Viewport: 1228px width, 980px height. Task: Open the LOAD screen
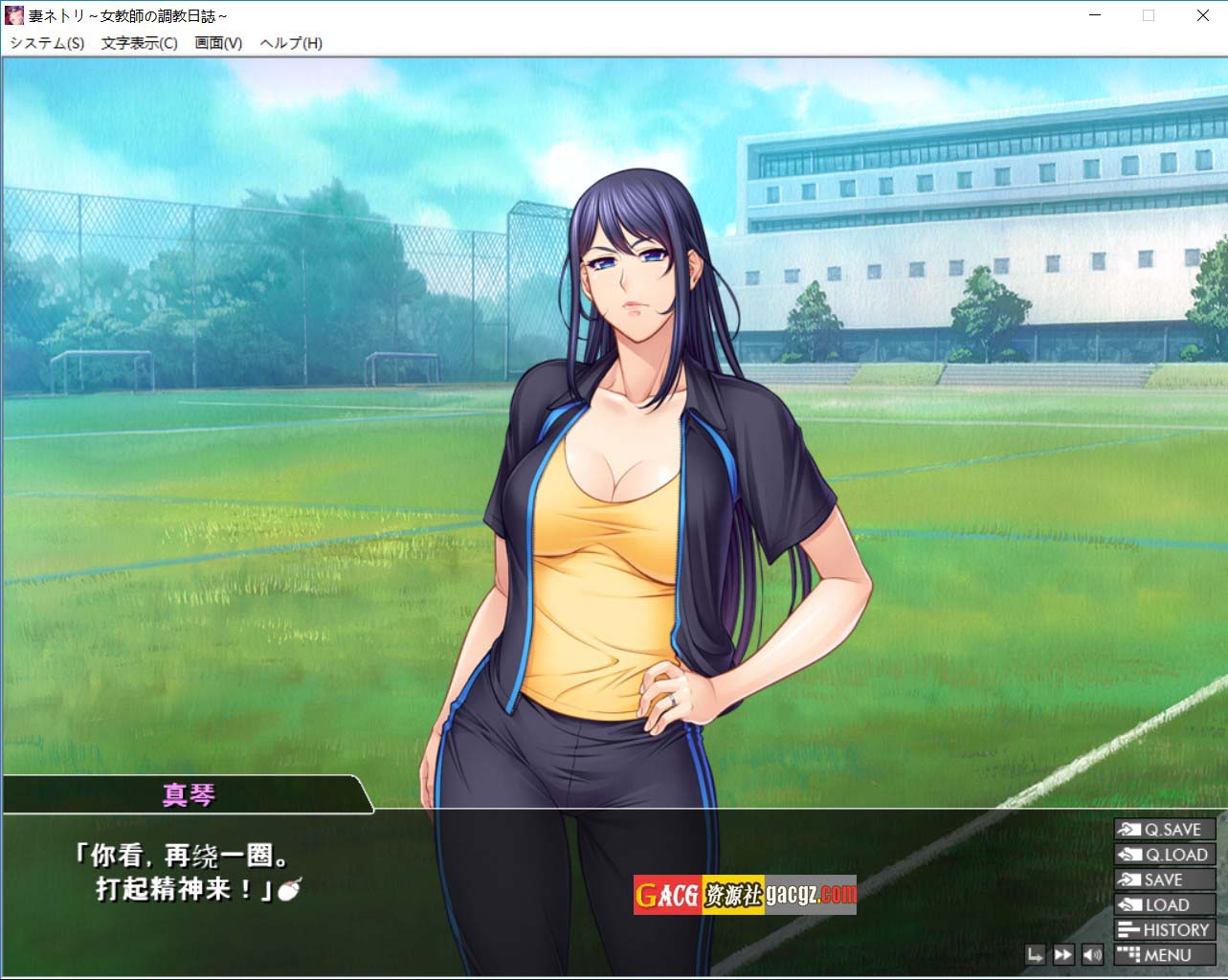coord(1164,904)
